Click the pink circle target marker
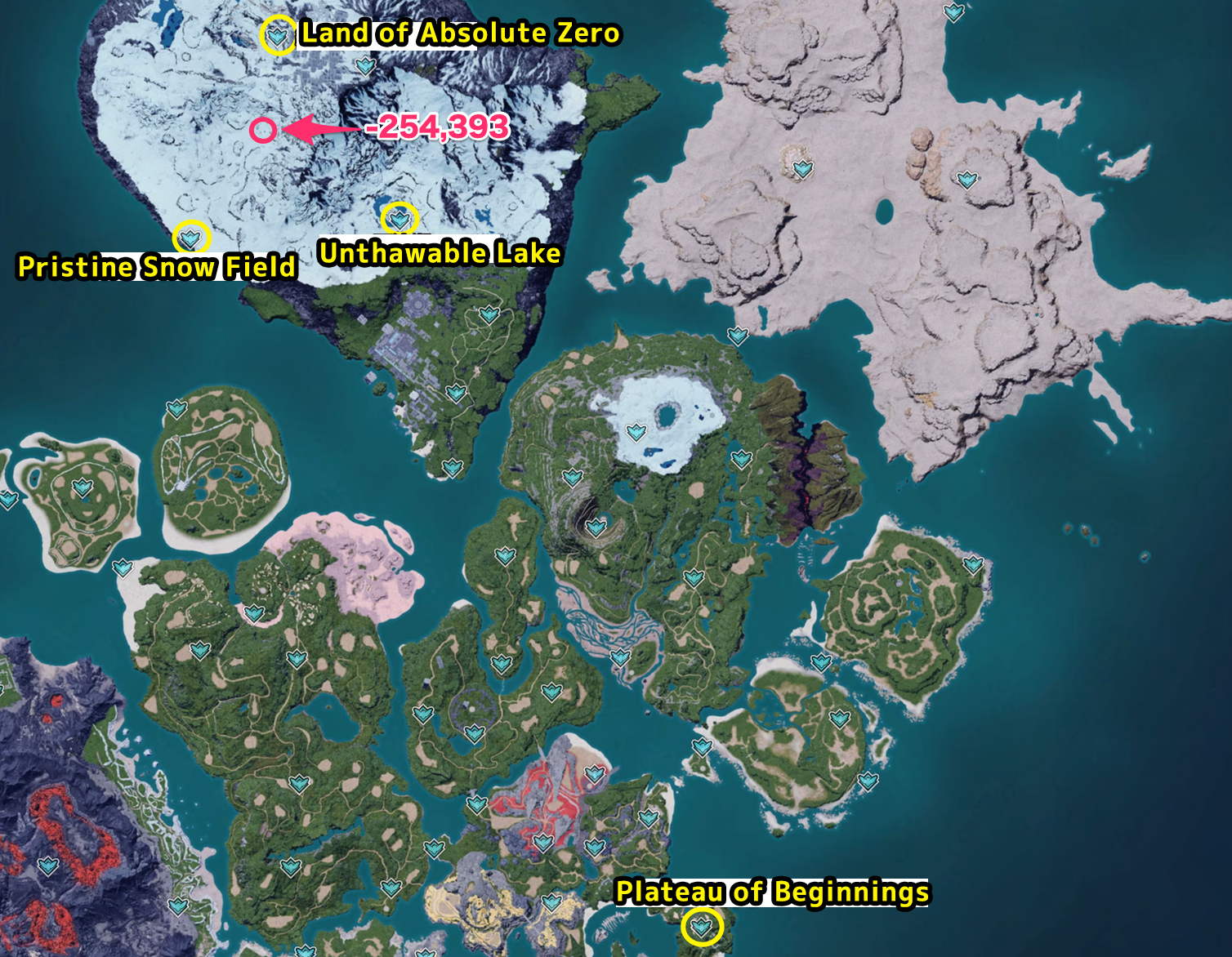This screenshot has width=1232, height=957. click(x=261, y=129)
